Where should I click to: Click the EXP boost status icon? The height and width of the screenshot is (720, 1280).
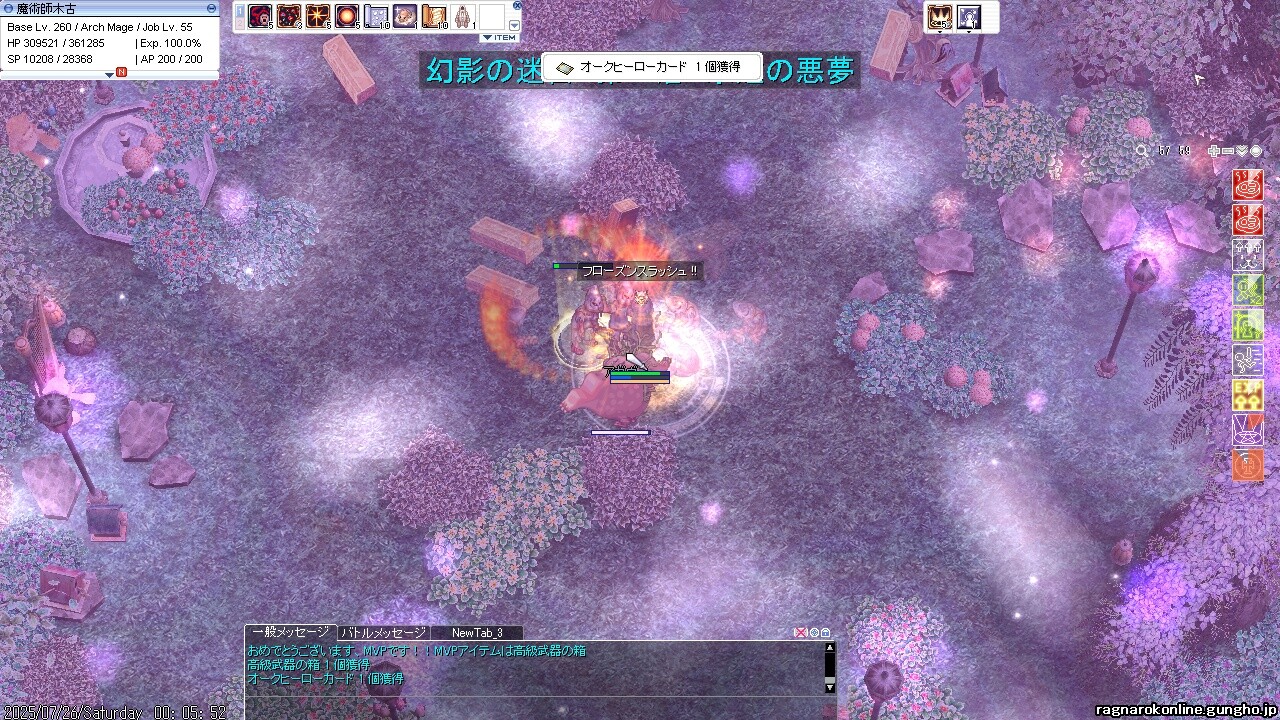pos(1247,394)
